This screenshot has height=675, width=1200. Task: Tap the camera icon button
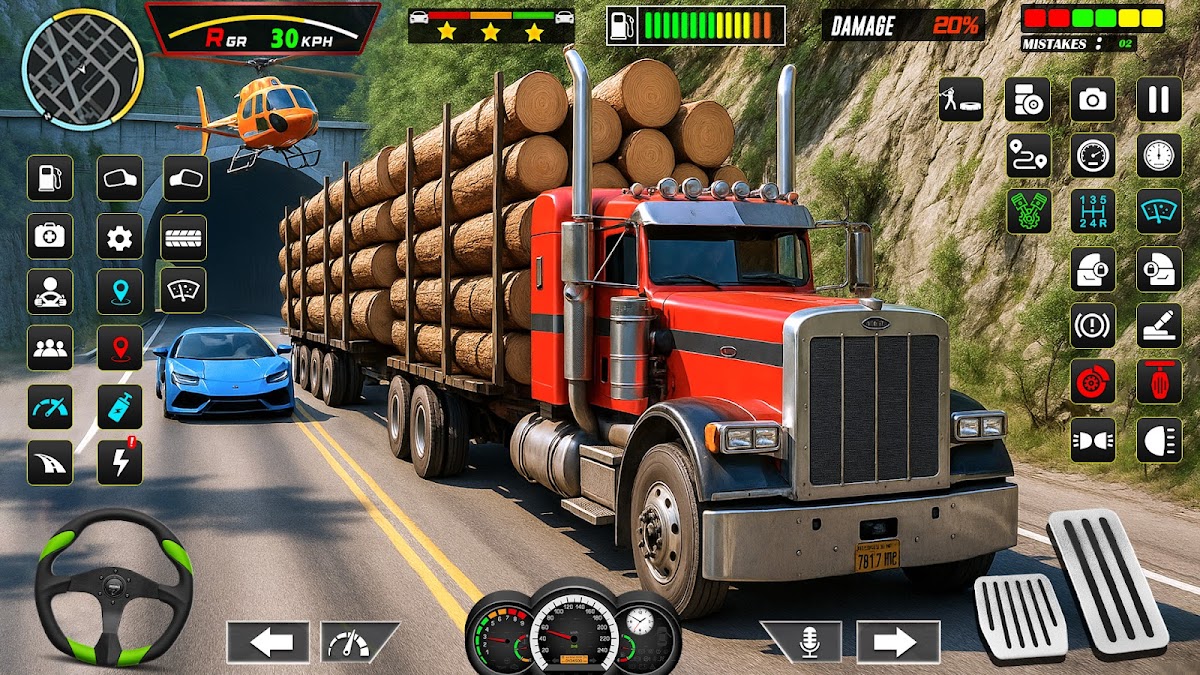(1093, 99)
